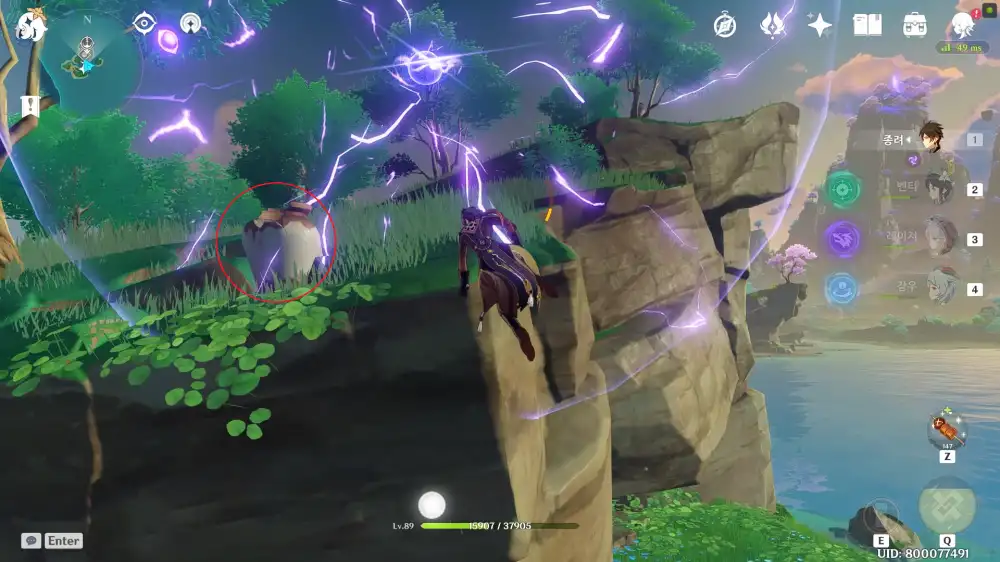
Task: Use the skewer food quick-item
Action: click(x=946, y=430)
